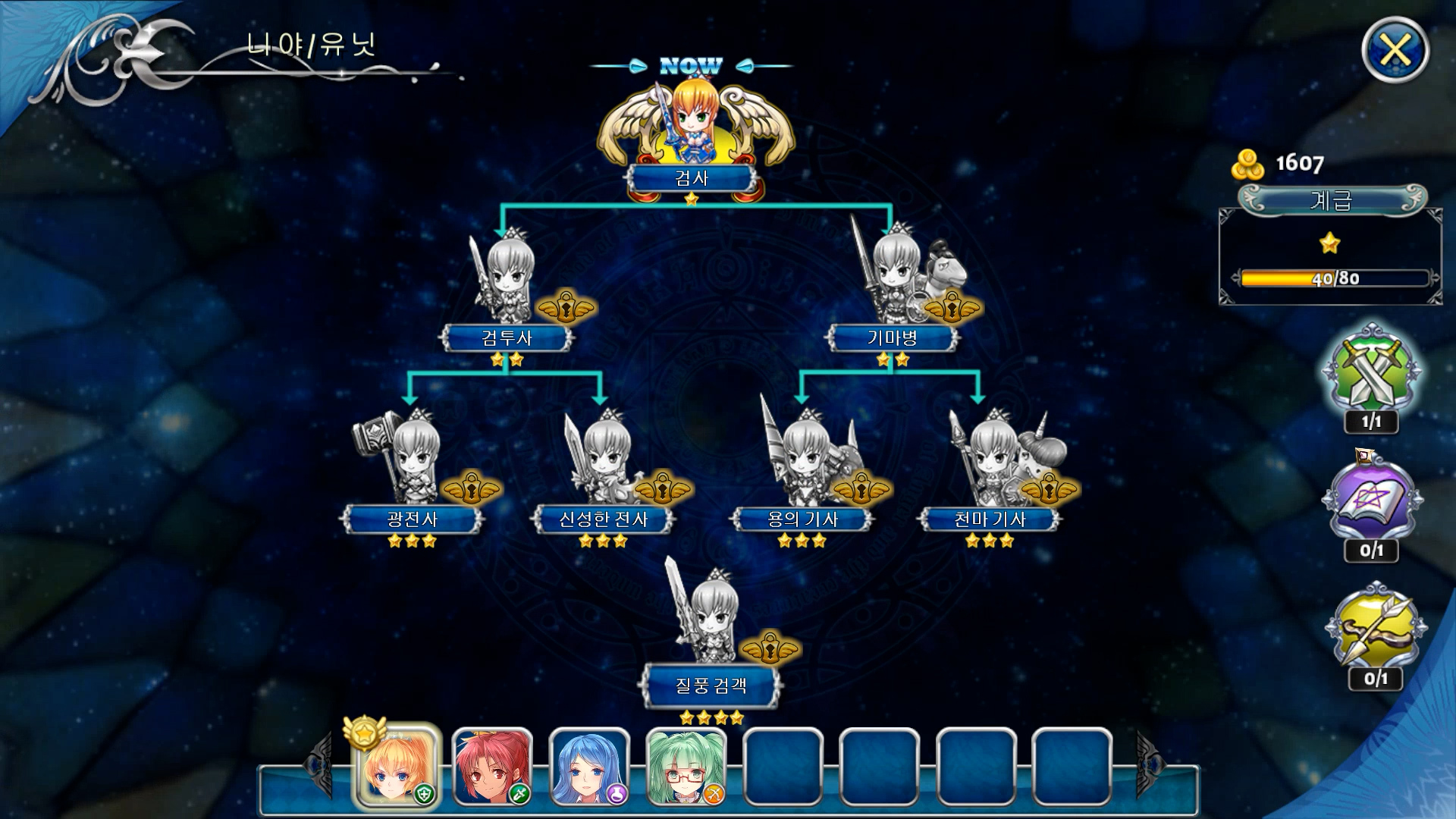
Task: Select the green-haired glasses character portrait
Action: [x=686, y=766]
